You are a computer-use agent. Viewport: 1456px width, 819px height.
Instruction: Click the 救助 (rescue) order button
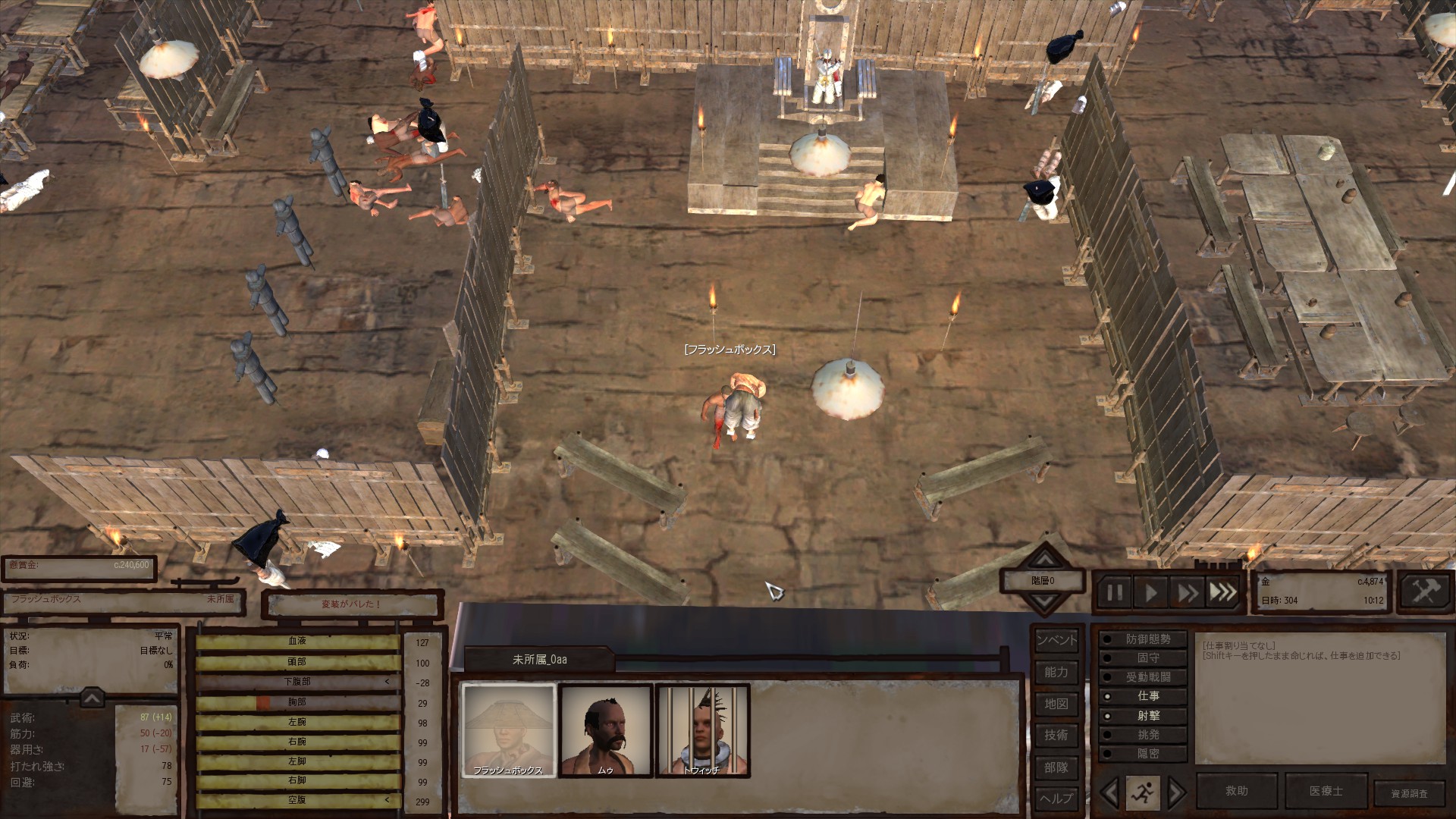tap(1237, 791)
